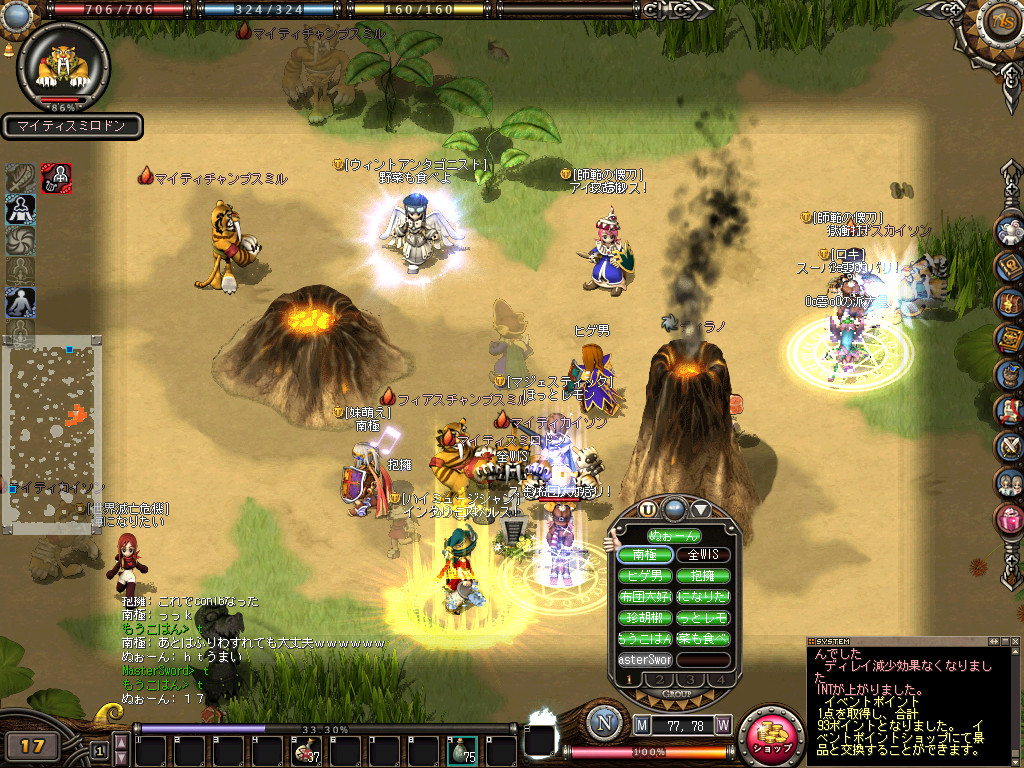Select the 全WIS entry in group panel
1024x768 pixels.
[703, 554]
